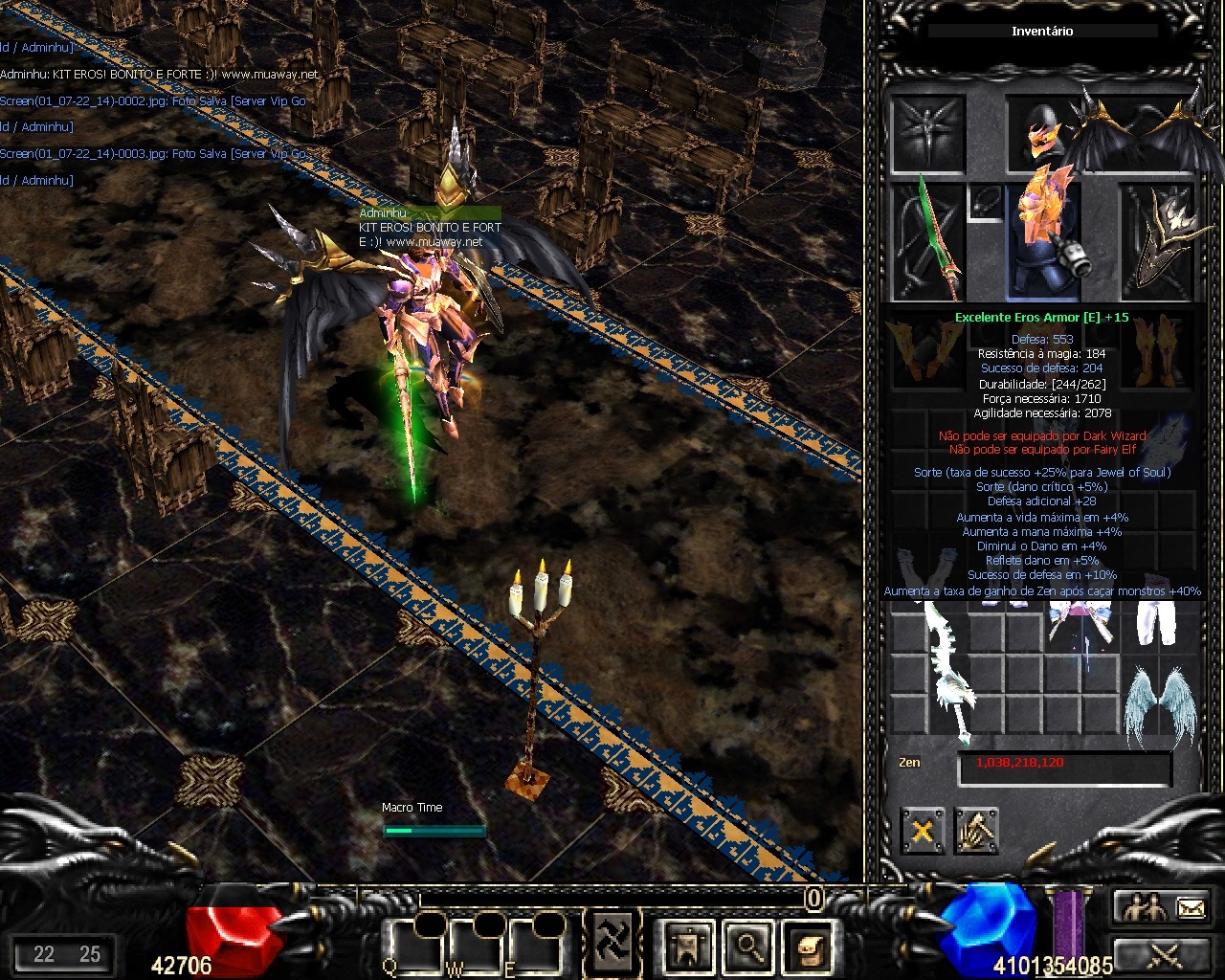Open the character banner button
The height and width of the screenshot is (980, 1225).
point(689,946)
